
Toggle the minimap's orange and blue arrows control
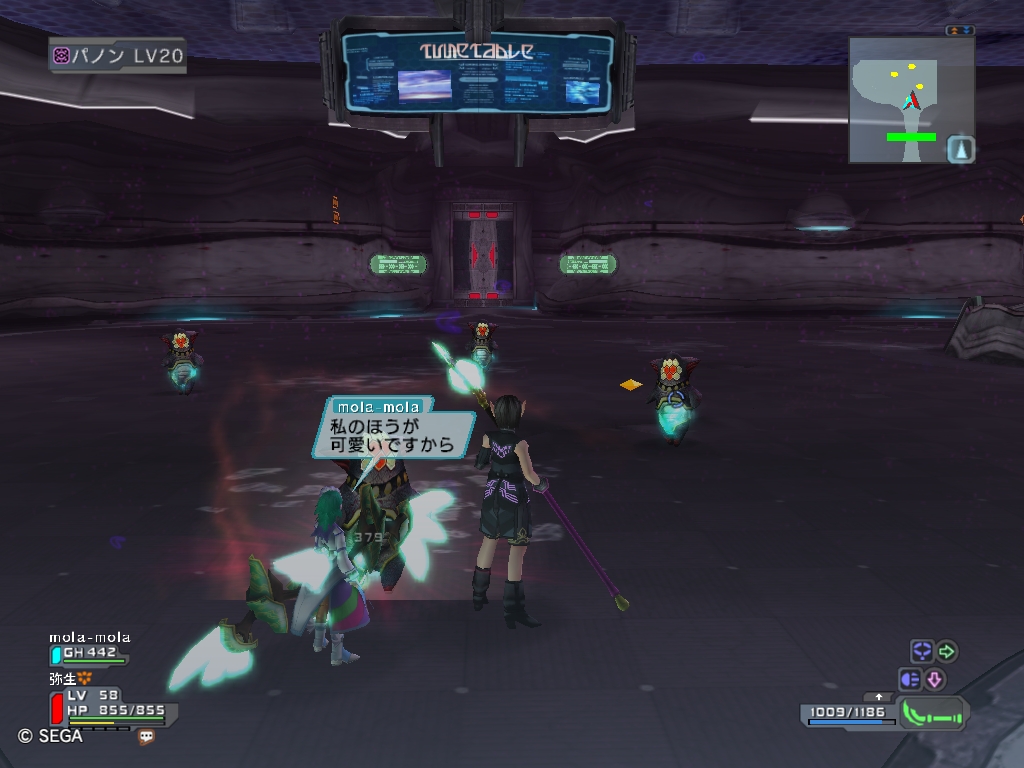tap(960, 30)
